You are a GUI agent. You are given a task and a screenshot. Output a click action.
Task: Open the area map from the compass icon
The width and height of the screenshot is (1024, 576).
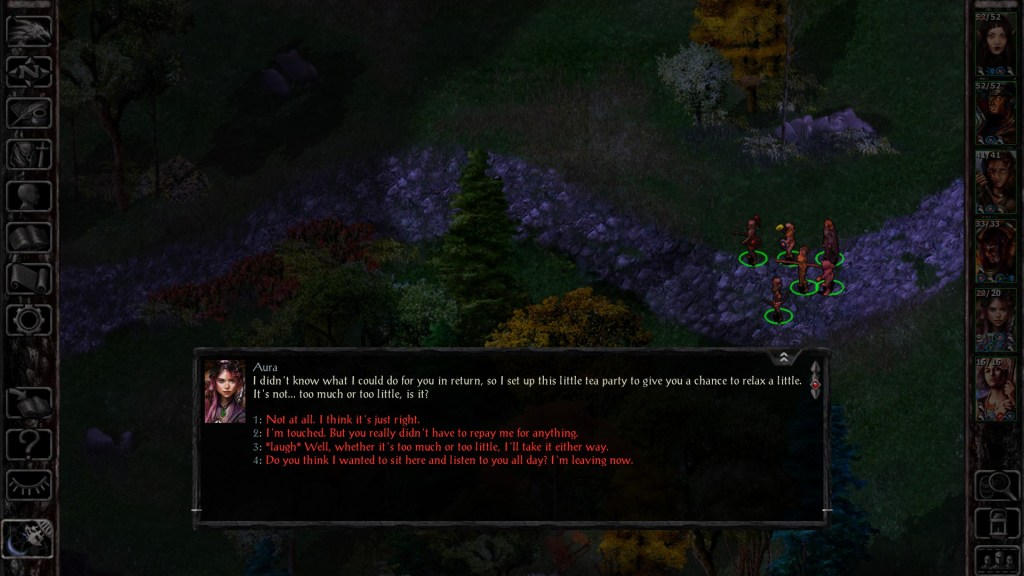click(x=29, y=72)
